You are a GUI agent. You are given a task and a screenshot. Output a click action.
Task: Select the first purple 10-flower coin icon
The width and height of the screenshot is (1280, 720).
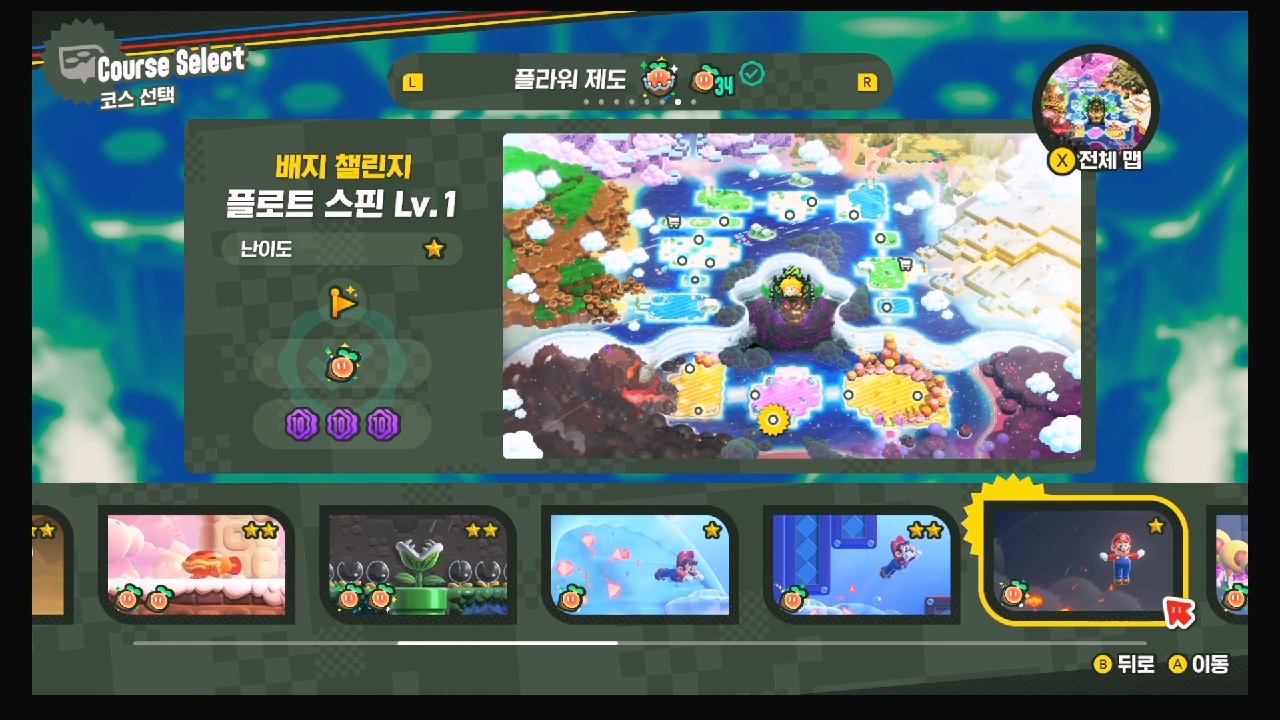pyautogui.click(x=304, y=425)
